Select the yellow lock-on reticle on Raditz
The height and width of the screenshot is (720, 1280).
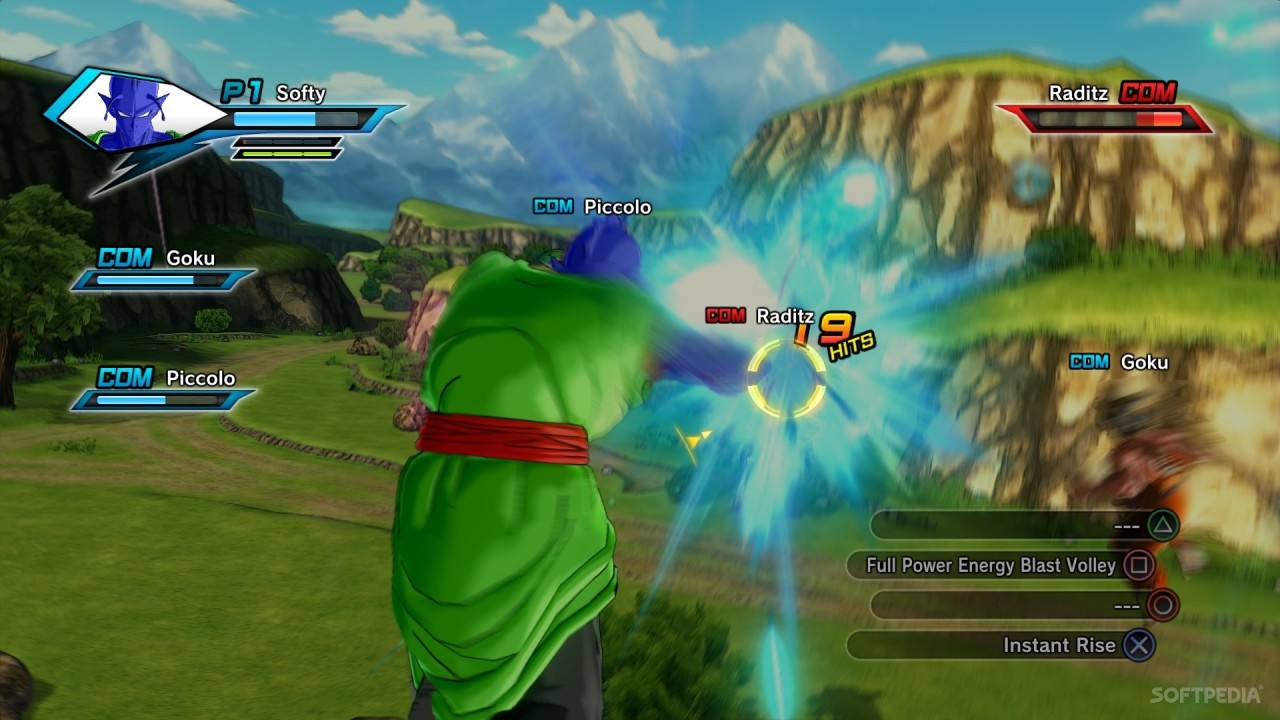tap(787, 378)
